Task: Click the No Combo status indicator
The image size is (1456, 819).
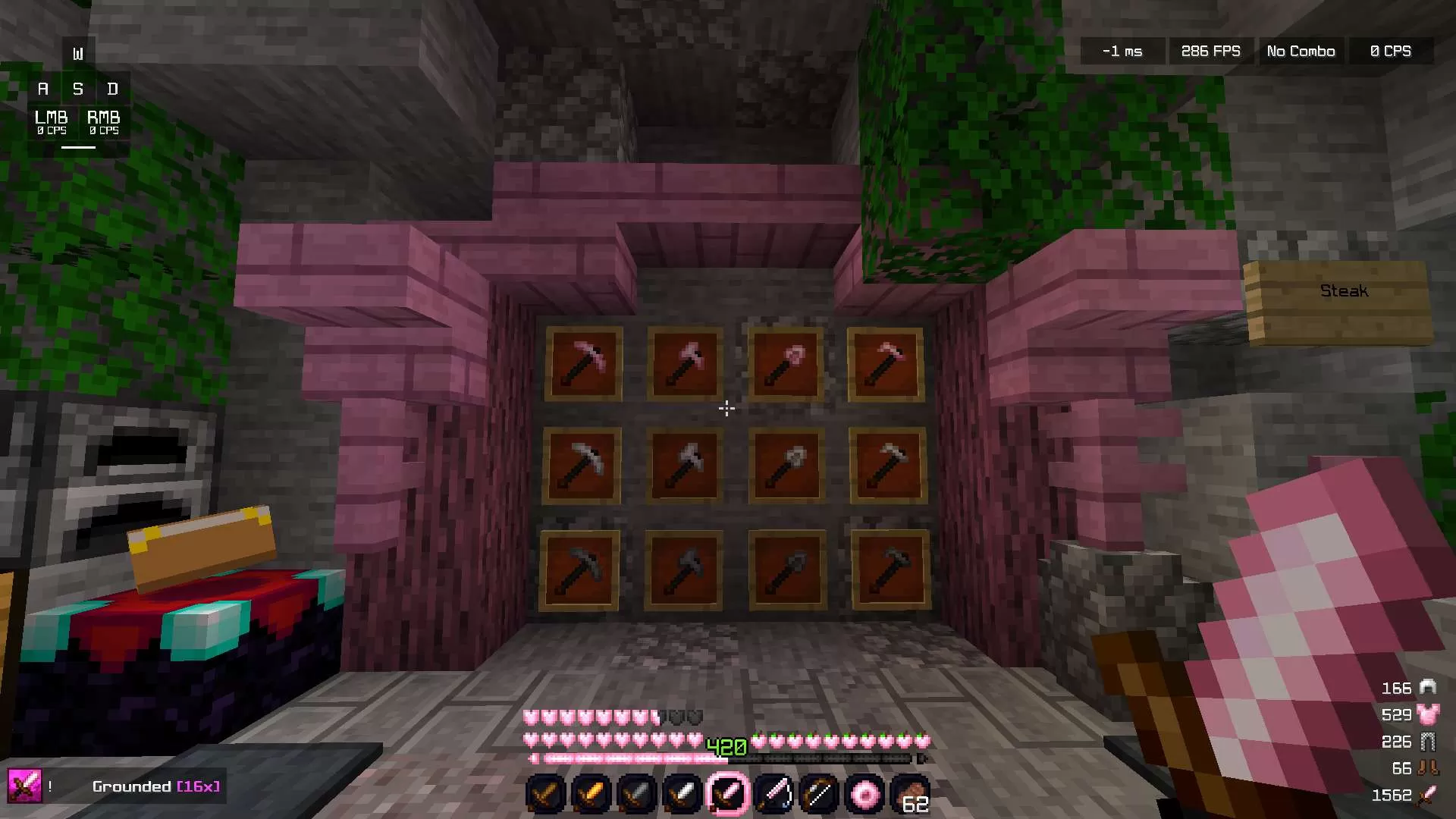Action: (1300, 51)
